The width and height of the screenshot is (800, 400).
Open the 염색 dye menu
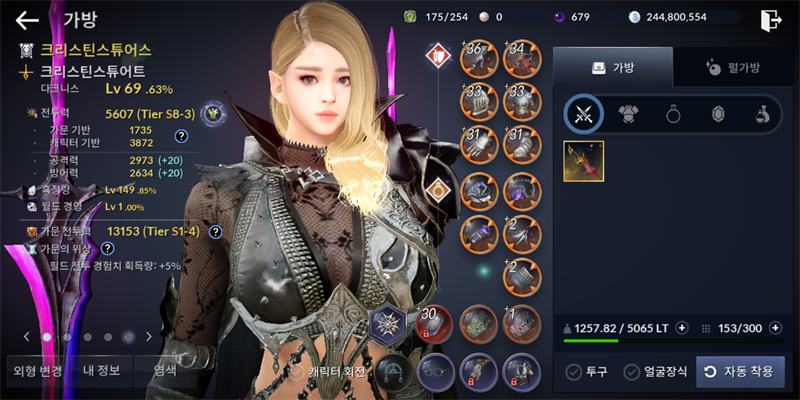163,371
